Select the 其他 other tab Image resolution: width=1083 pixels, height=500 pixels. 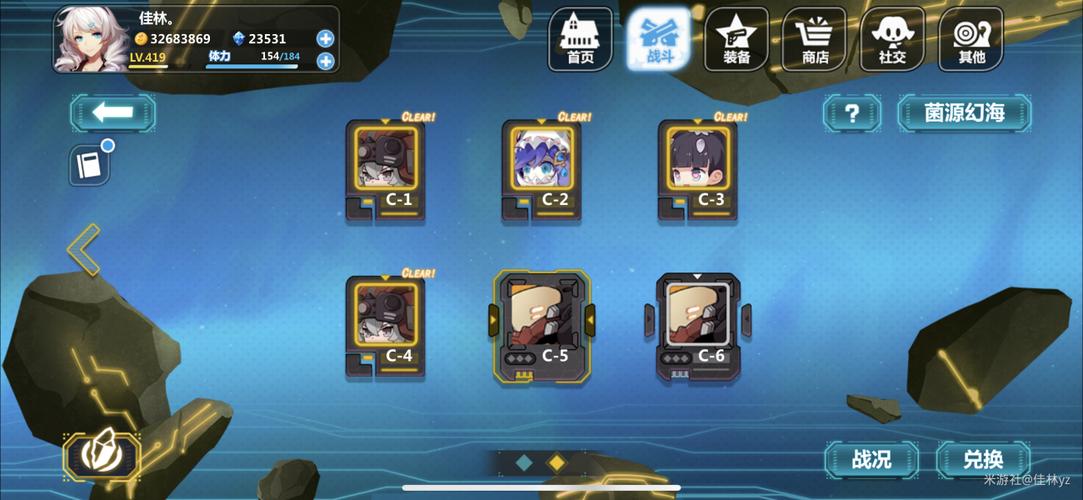pyautogui.click(x=971, y=40)
